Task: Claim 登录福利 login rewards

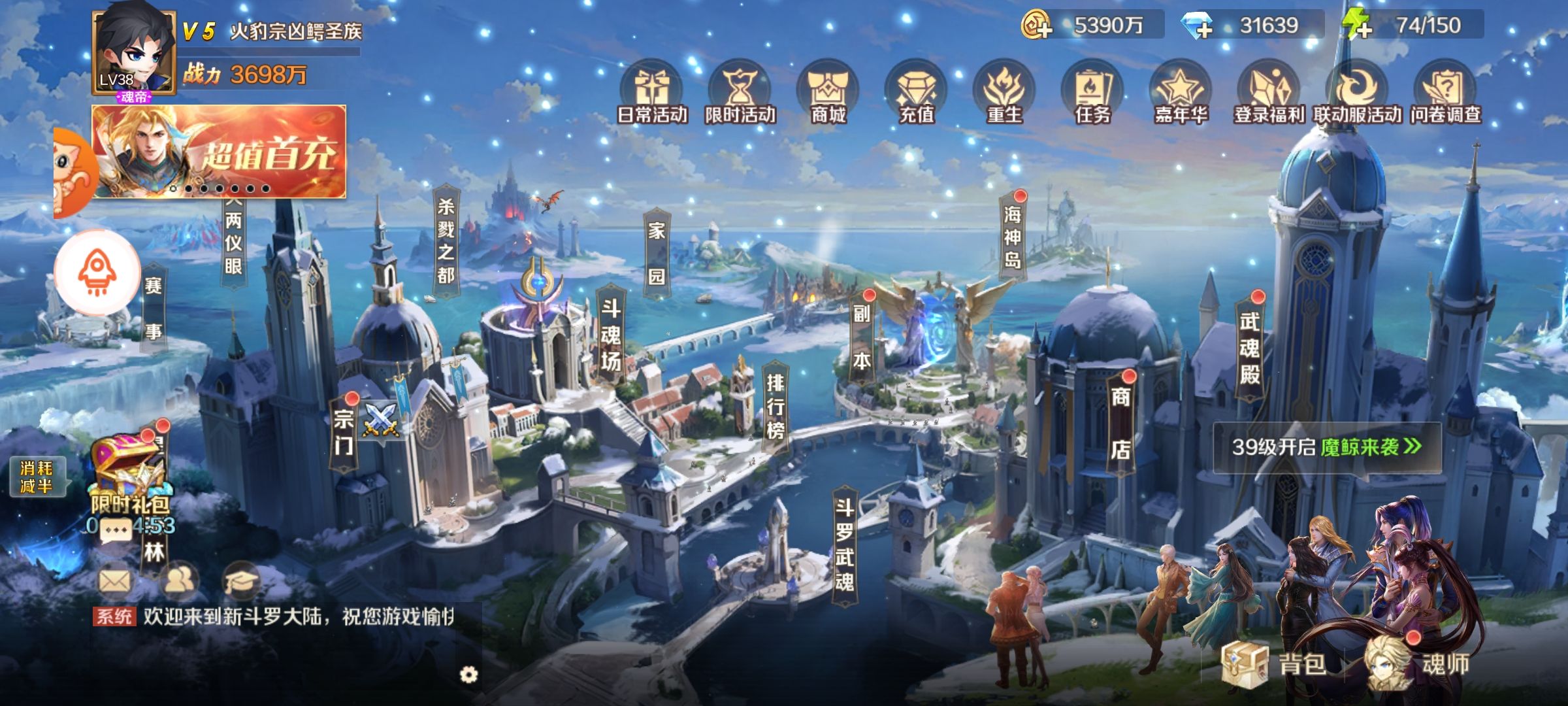Action: pos(1269,95)
